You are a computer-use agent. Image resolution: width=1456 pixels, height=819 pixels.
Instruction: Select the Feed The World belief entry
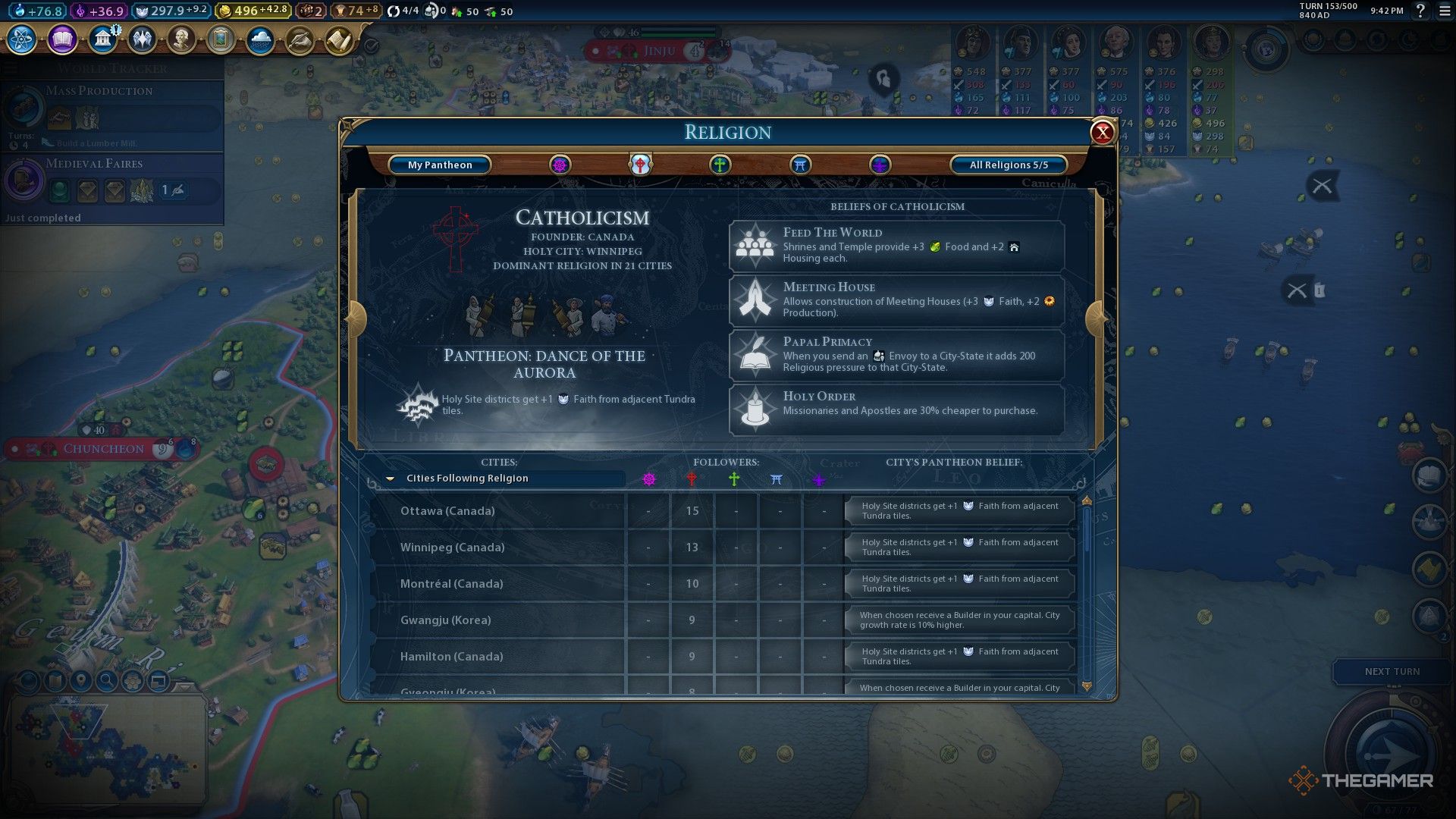click(x=896, y=245)
